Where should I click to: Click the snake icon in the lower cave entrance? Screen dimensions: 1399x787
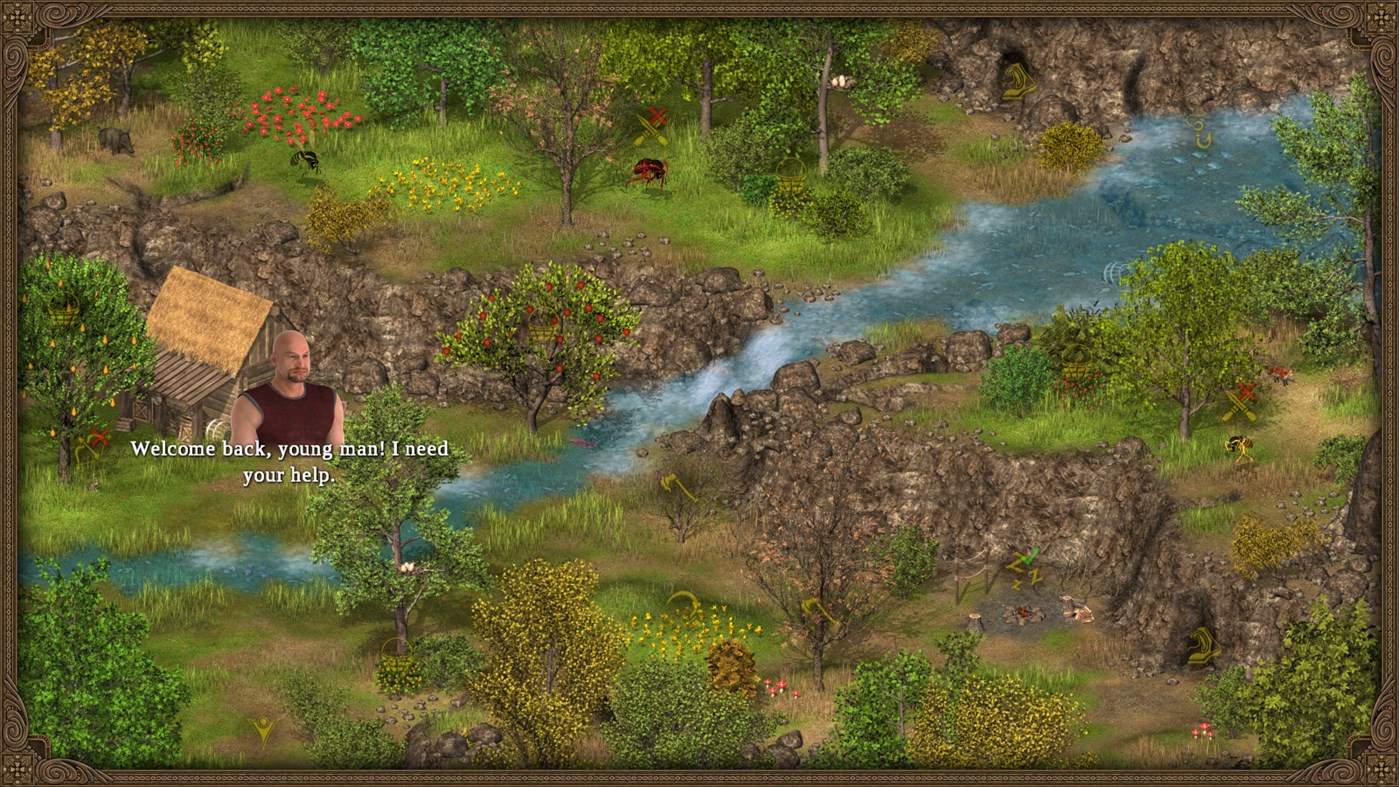[x=1203, y=644]
